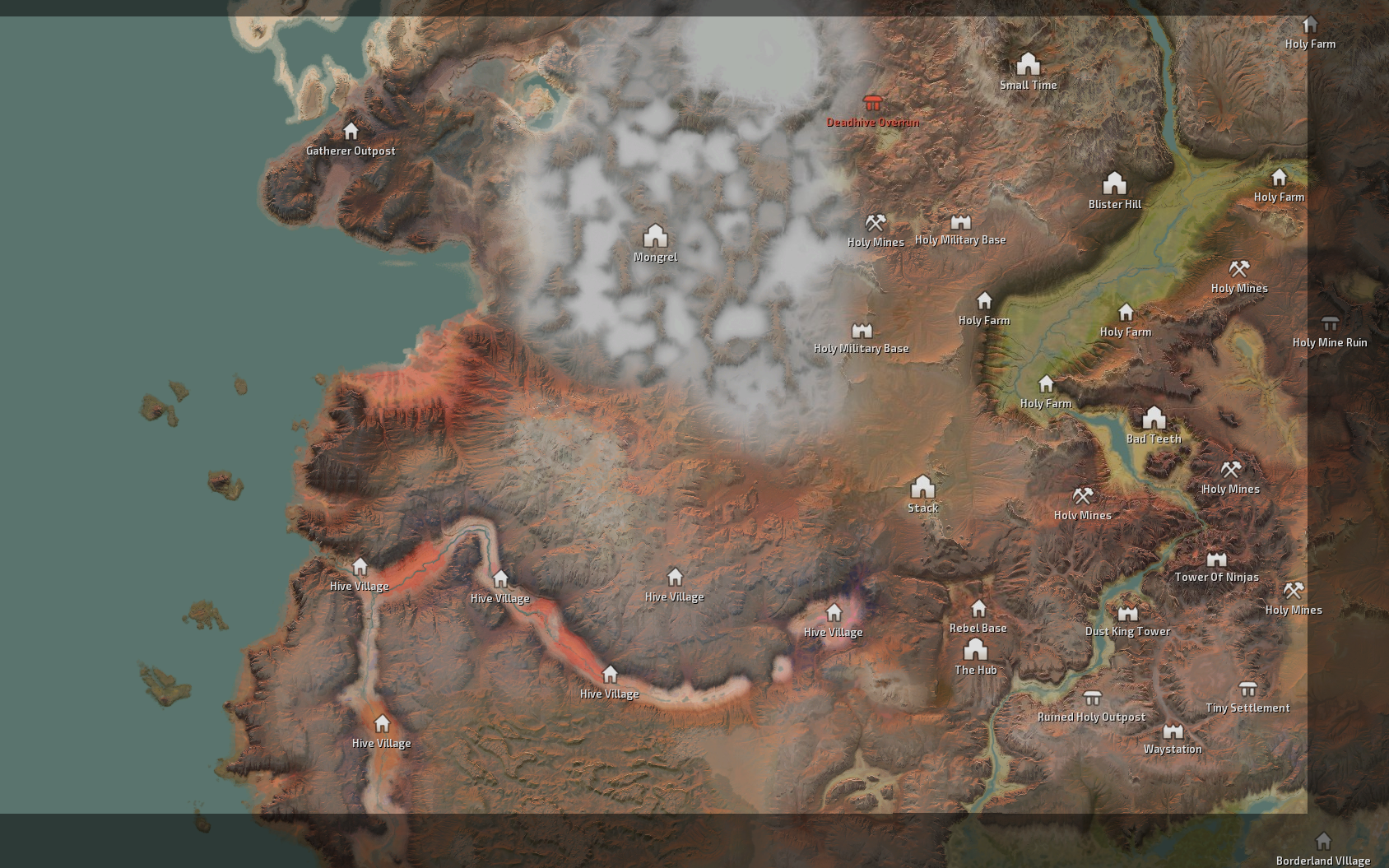Click the Waystation marker
Image resolution: width=1389 pixels, height=868 pixels.
1173,731
